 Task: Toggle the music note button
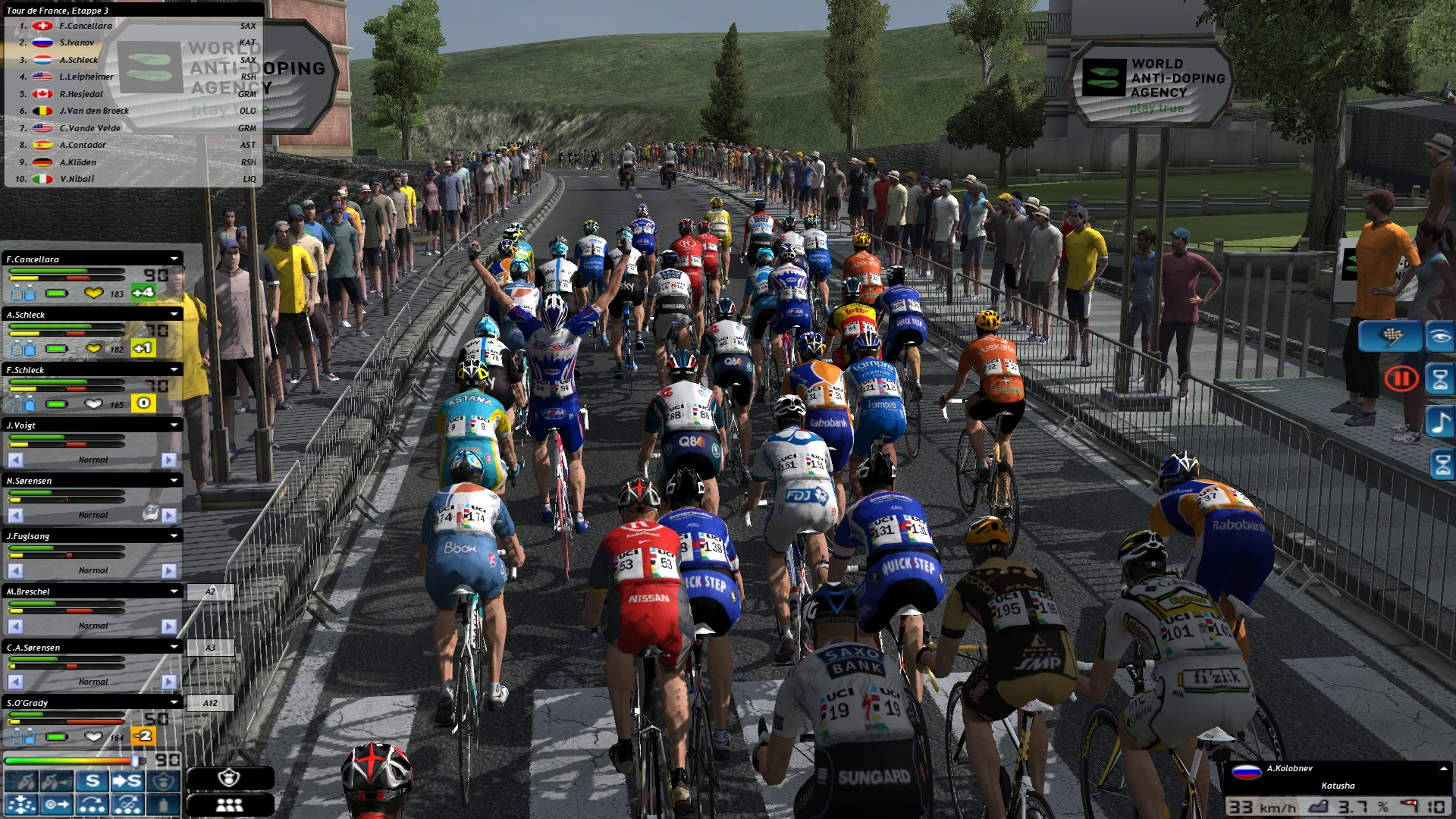(x=1440, y=422)
